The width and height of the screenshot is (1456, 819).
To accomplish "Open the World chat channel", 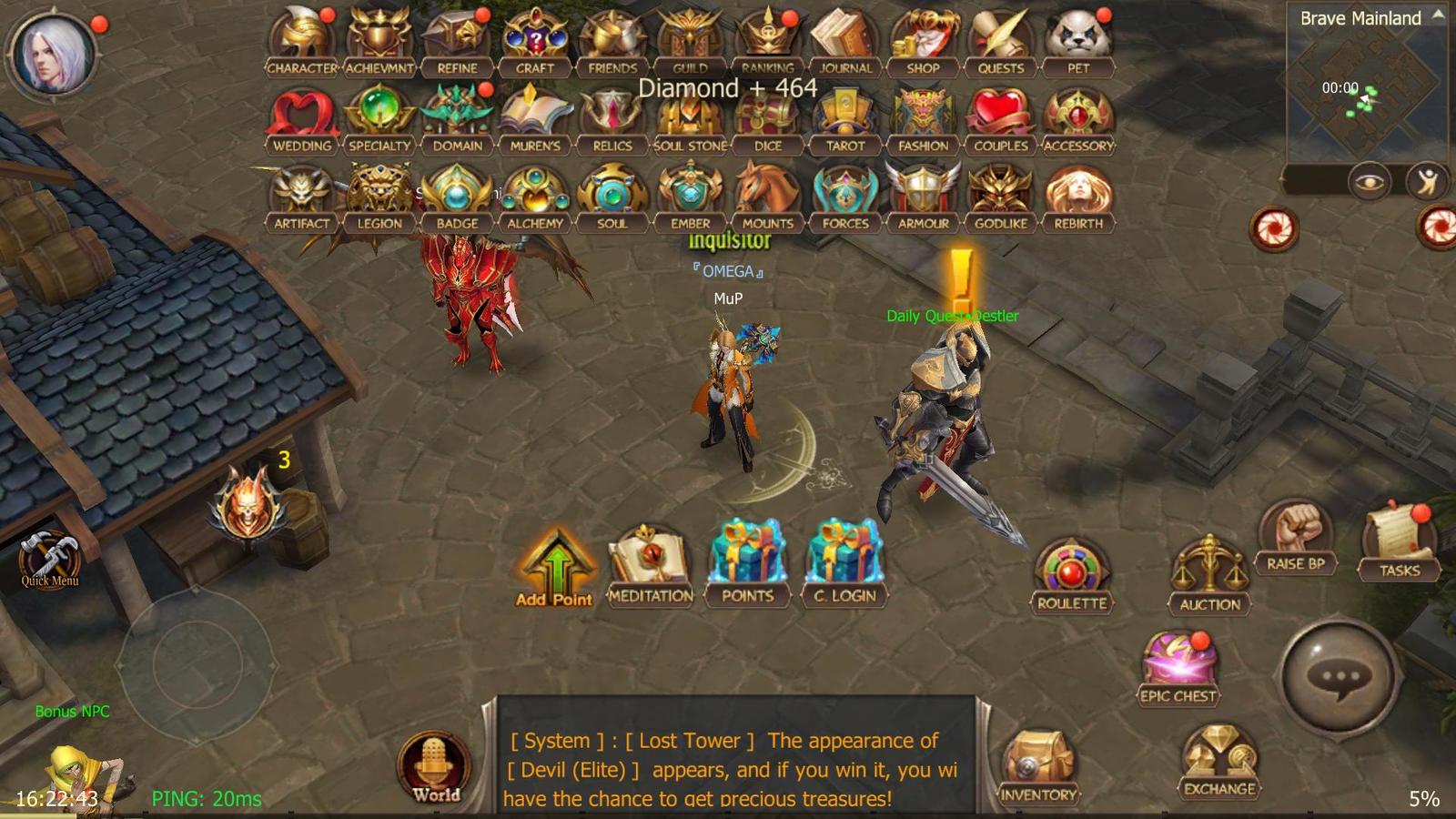I will click(435, 764).
